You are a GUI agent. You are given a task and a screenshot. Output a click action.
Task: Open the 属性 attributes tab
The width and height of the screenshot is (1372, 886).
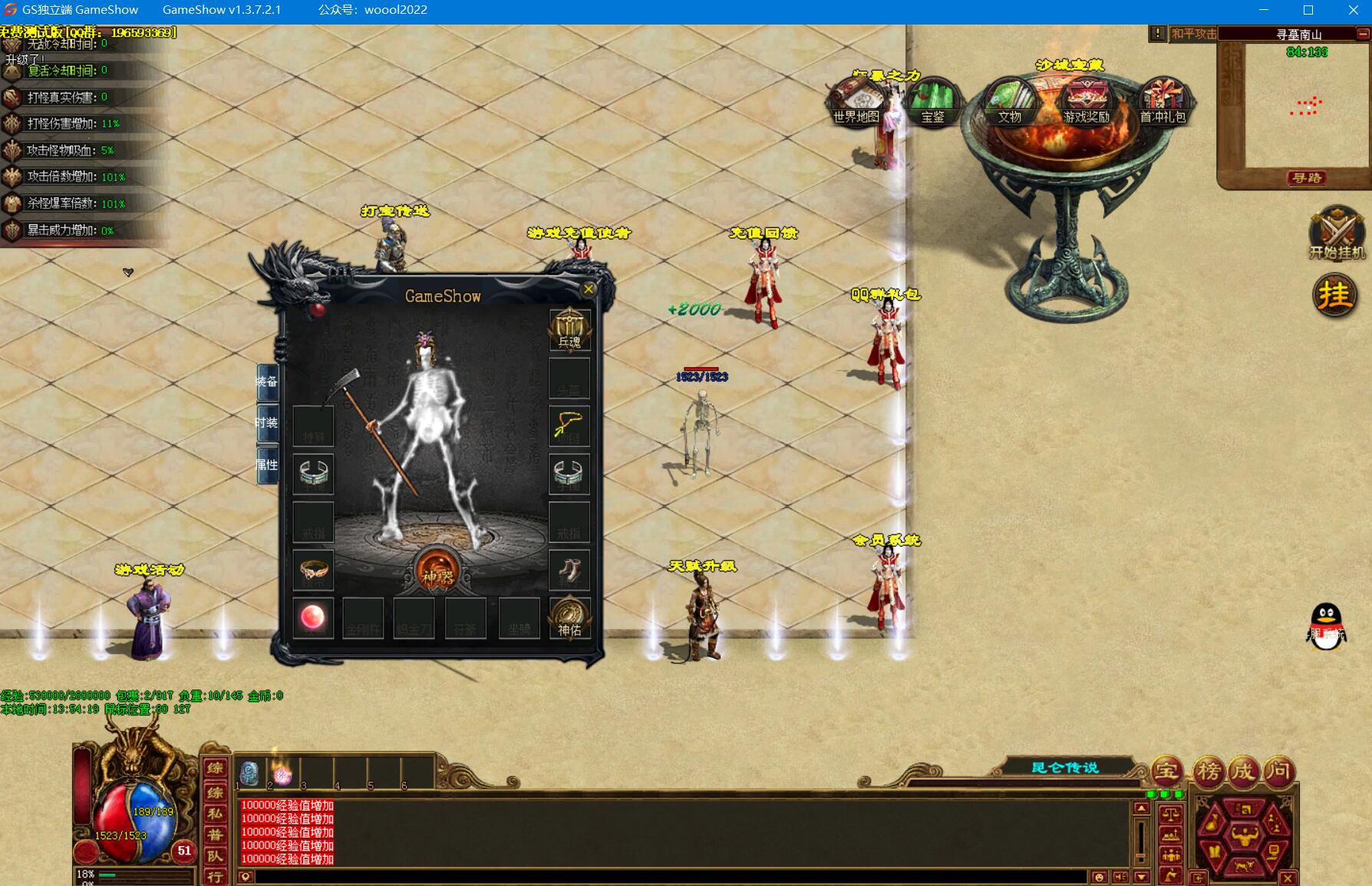click(x=266, y=464)
